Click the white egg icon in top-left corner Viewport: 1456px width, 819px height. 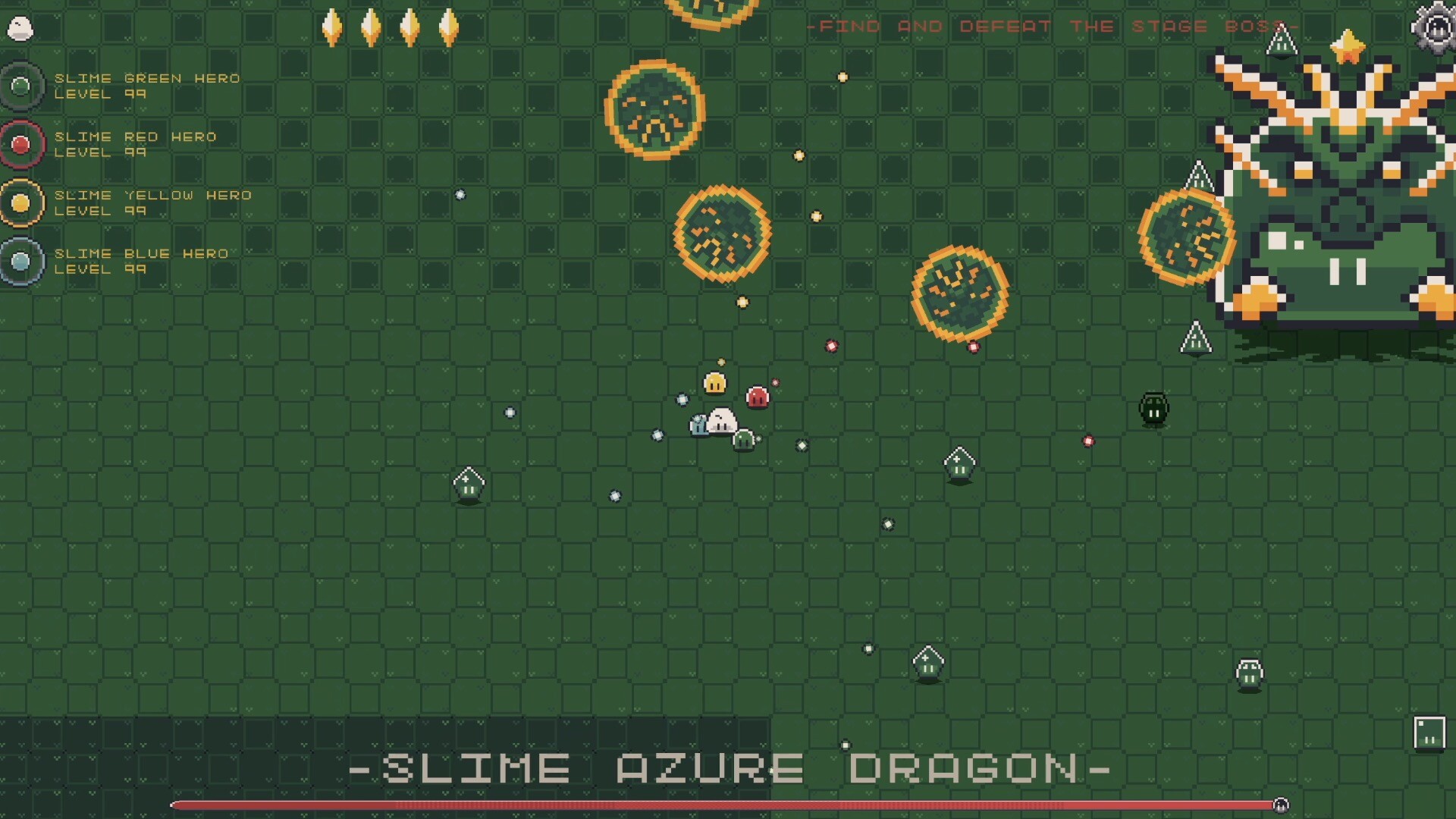coord(20,27)
